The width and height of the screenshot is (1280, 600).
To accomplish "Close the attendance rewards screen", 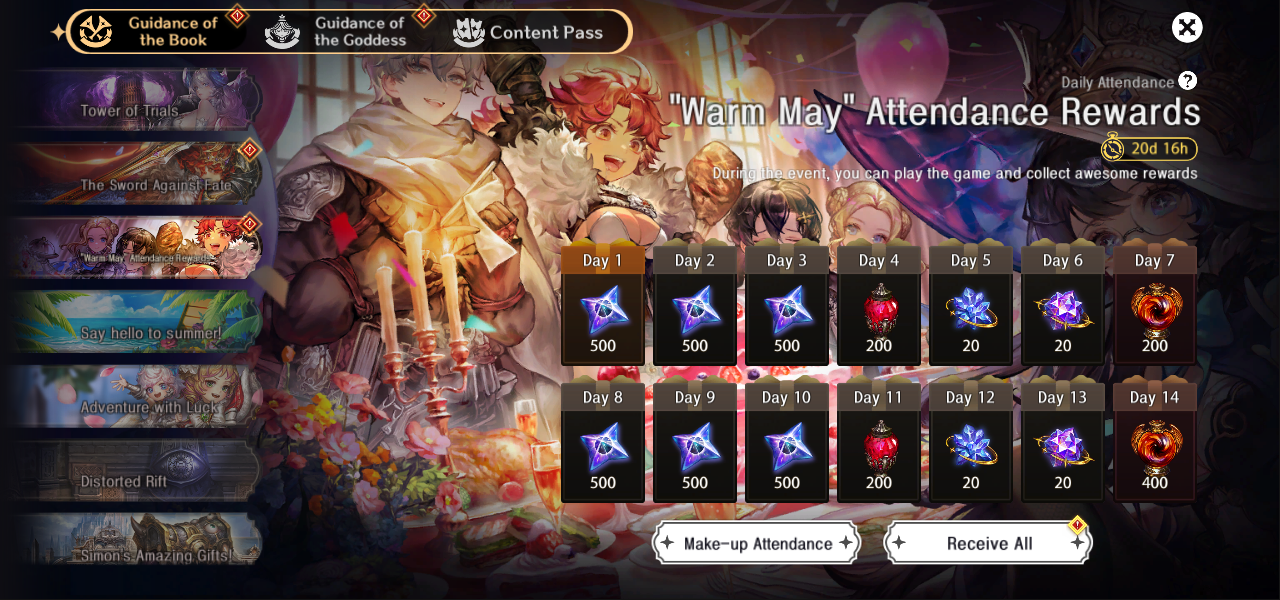I will tap(1187, 28).
